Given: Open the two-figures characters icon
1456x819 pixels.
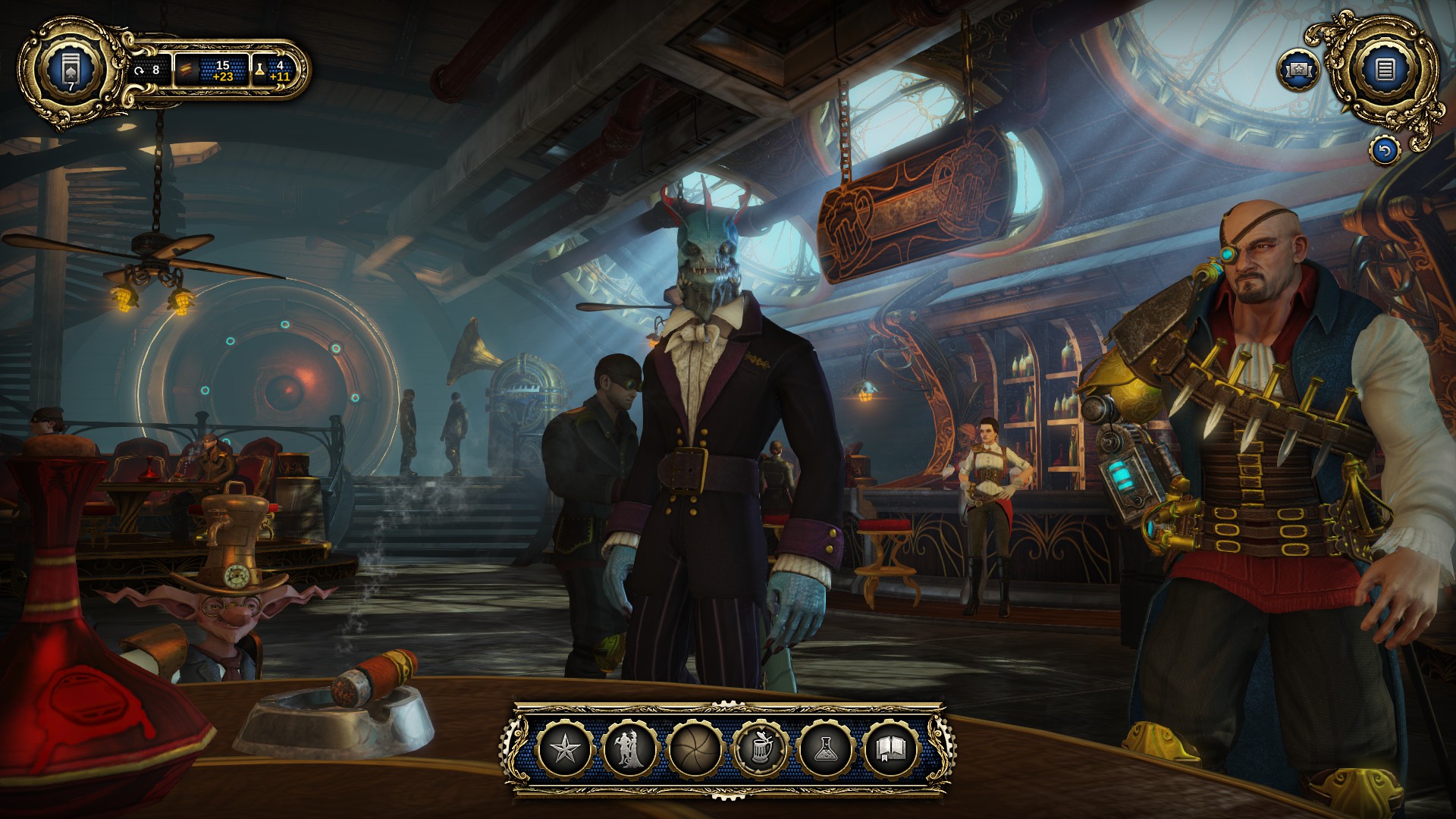Looking at the screenshot, I should (x=629, y=749).
